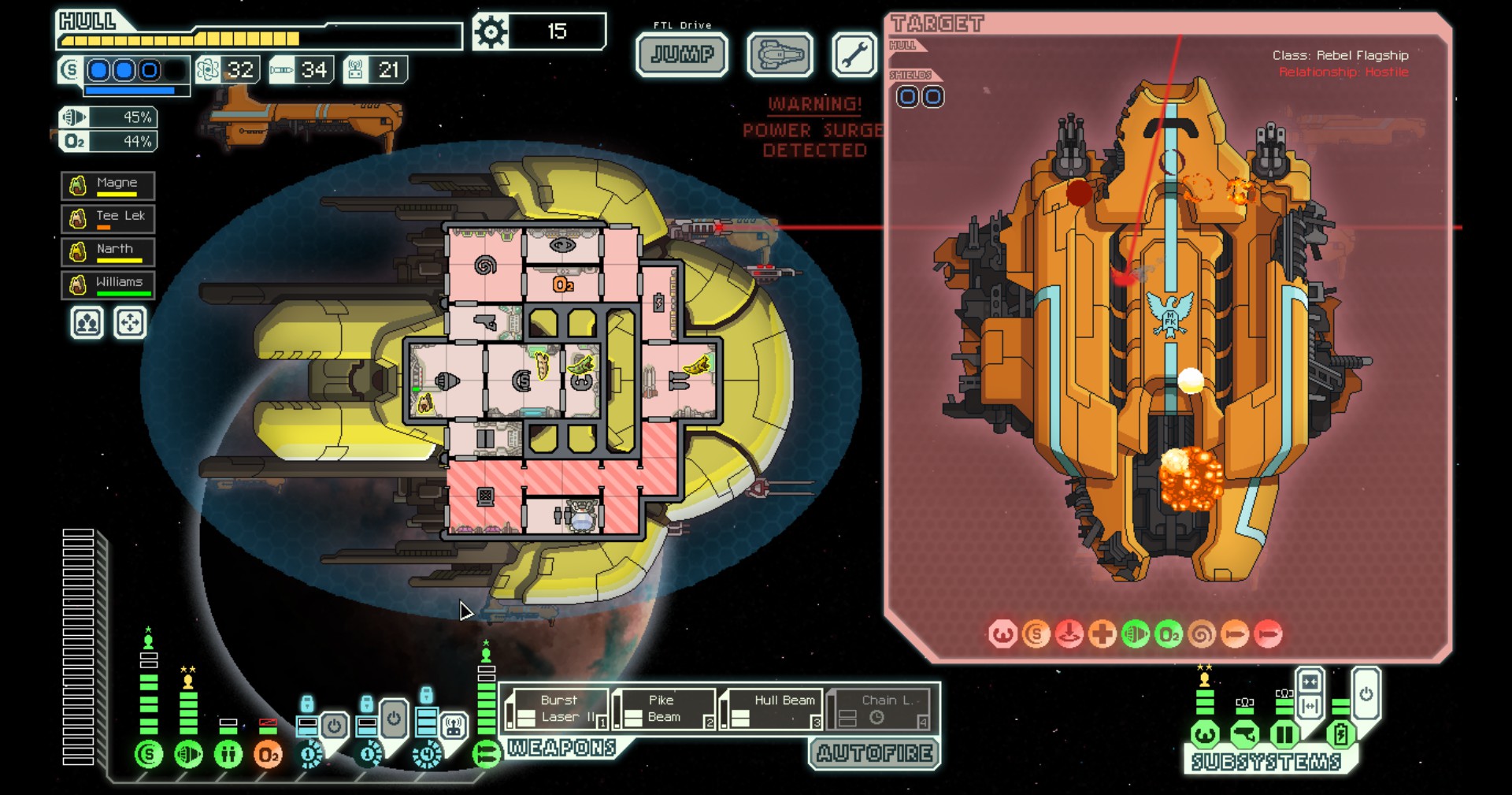Activate the backup battery power button
Viewport: 1512px width, 795px height.
pos(1366,694)
